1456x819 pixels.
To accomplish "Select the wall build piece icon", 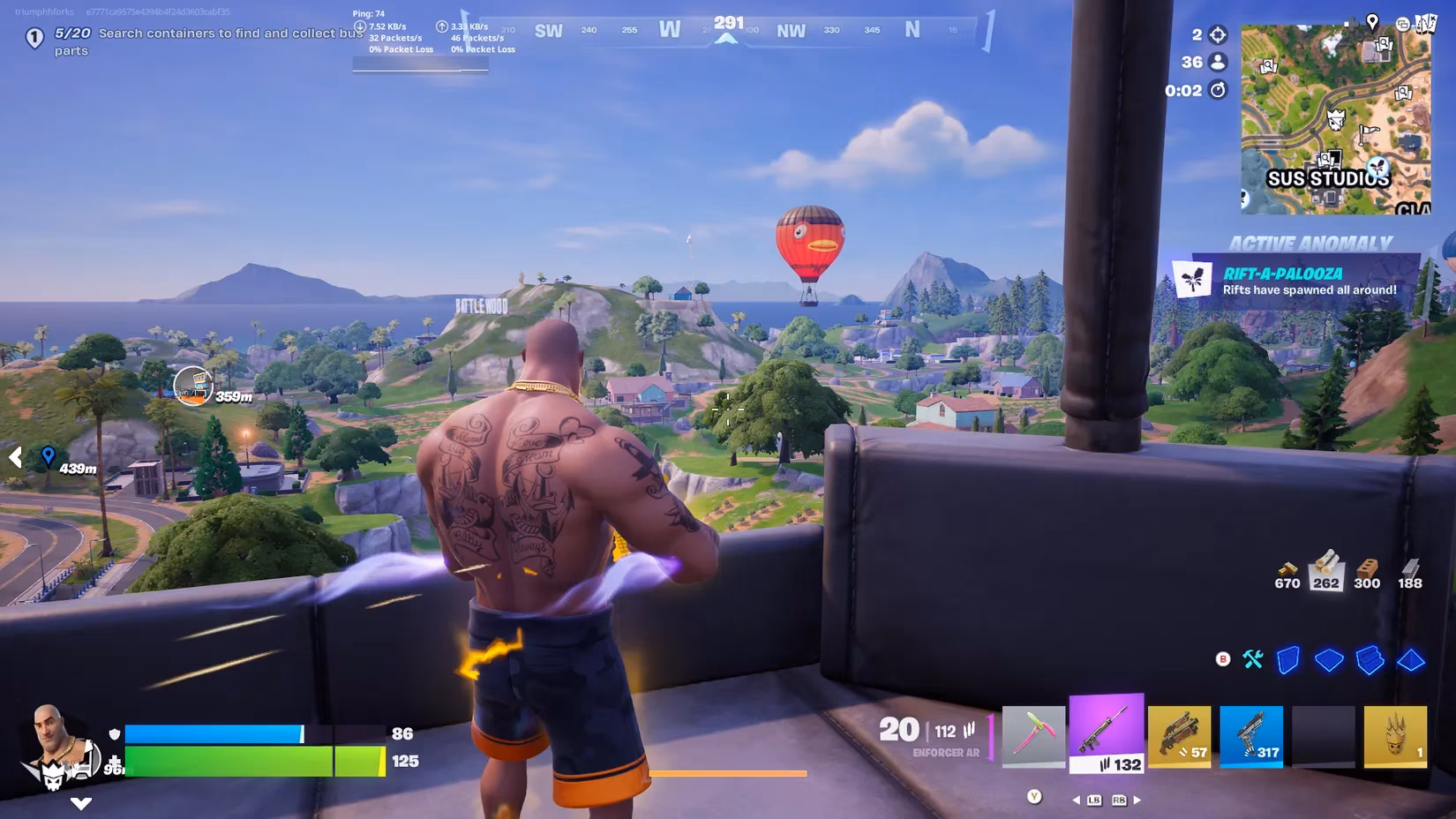I will pos(1287,659).
